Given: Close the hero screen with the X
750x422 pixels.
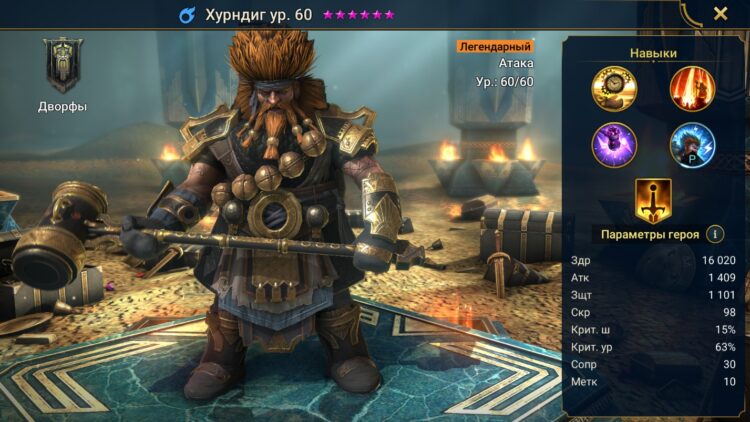Looking at the screenshot, I should point(720,14).
